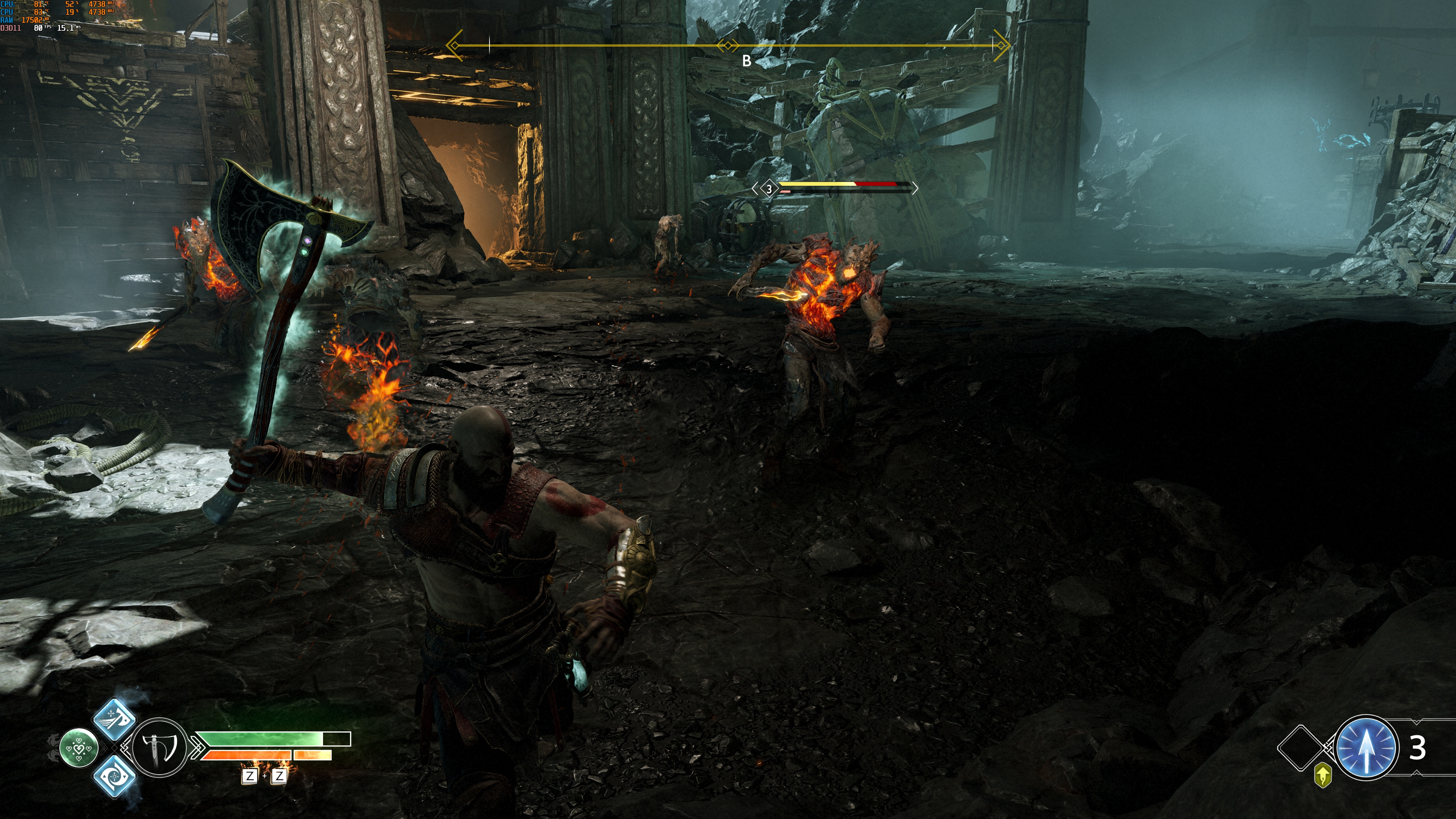Click the compass bar's B marker
Screen dimensions: 1456x819
pos(747,61)
